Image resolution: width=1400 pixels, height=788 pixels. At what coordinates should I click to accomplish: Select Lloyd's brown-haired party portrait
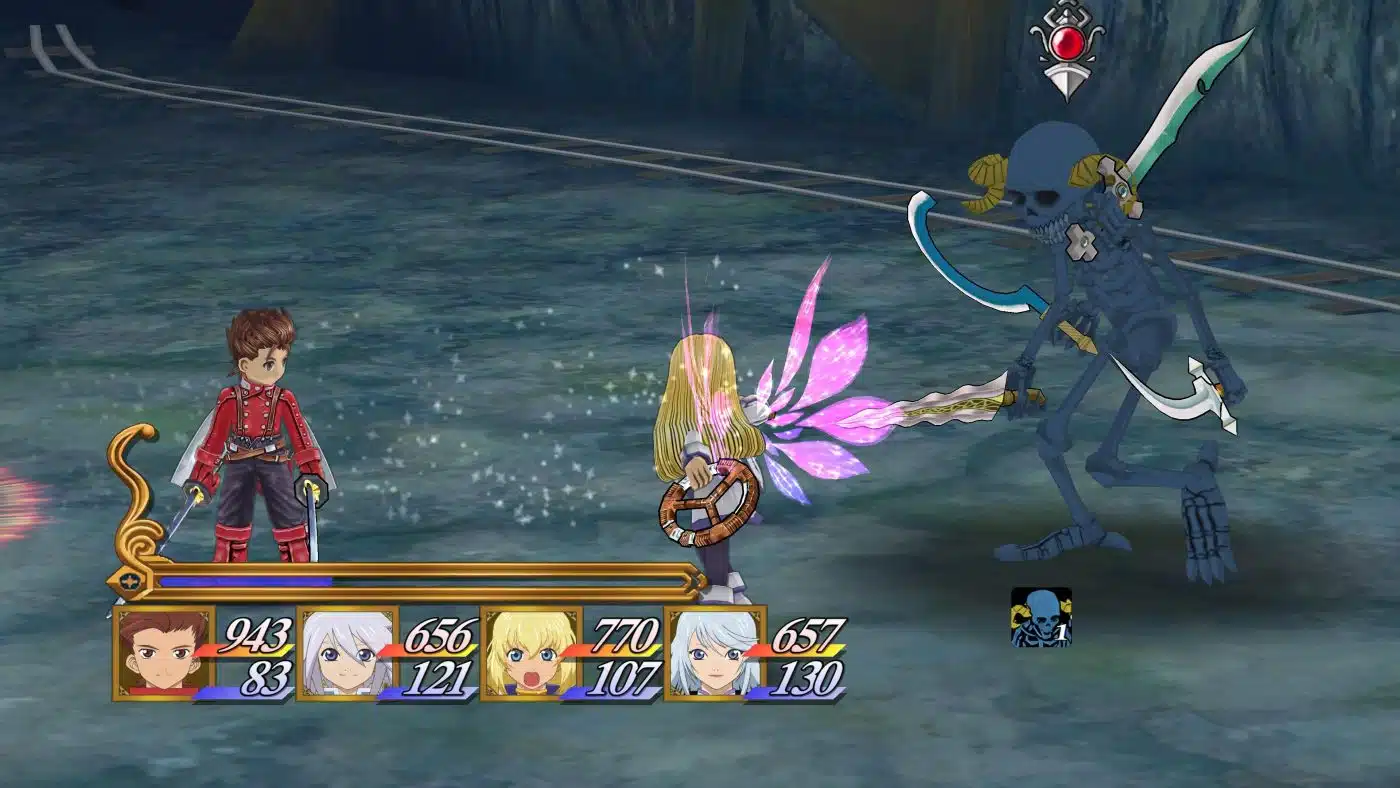click(x=163, y=653)
